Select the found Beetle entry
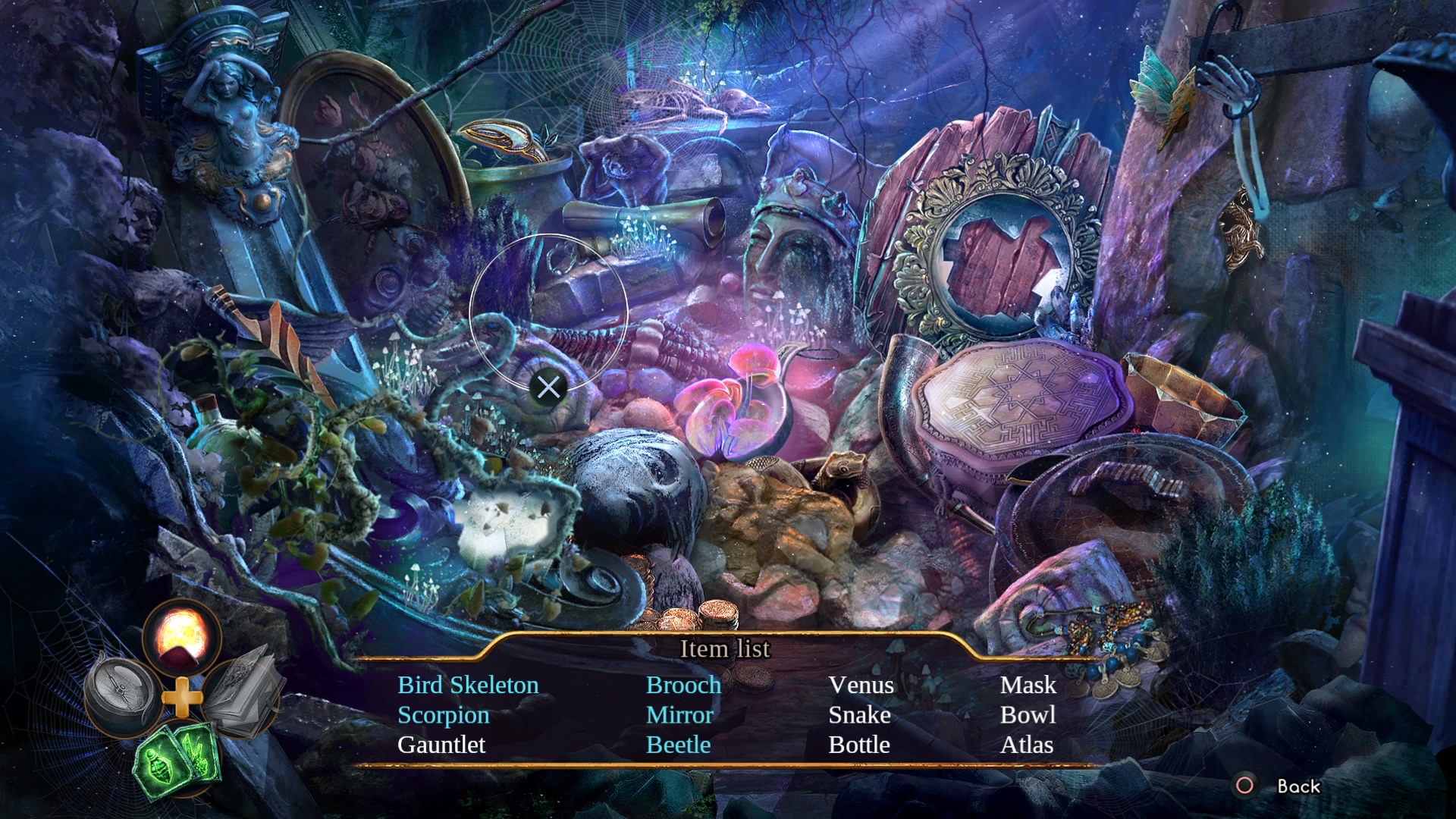This screenshot has height=819, width=1456. click(x=678, y=745)
